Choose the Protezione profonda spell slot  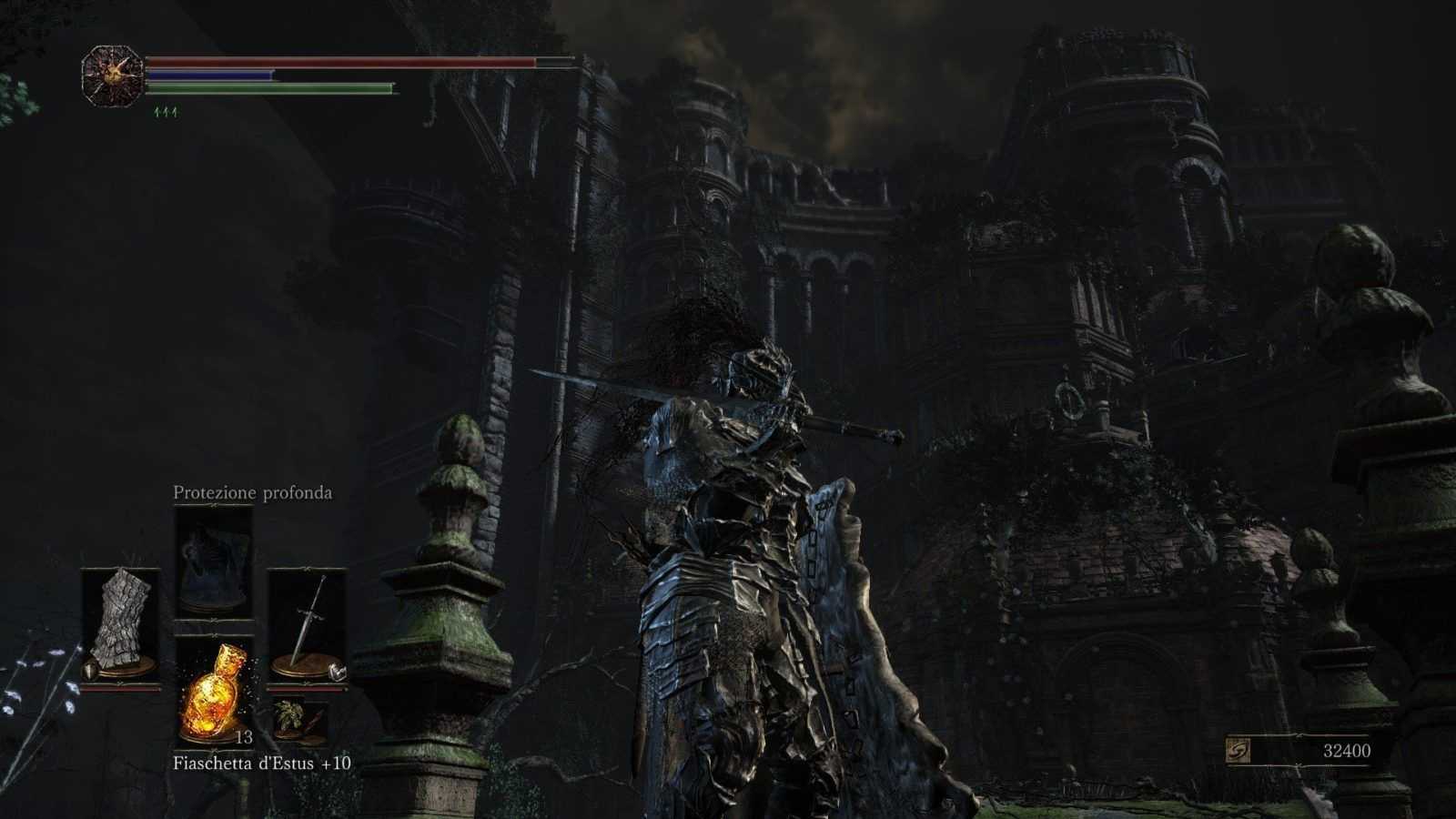(x=214, y=561)
